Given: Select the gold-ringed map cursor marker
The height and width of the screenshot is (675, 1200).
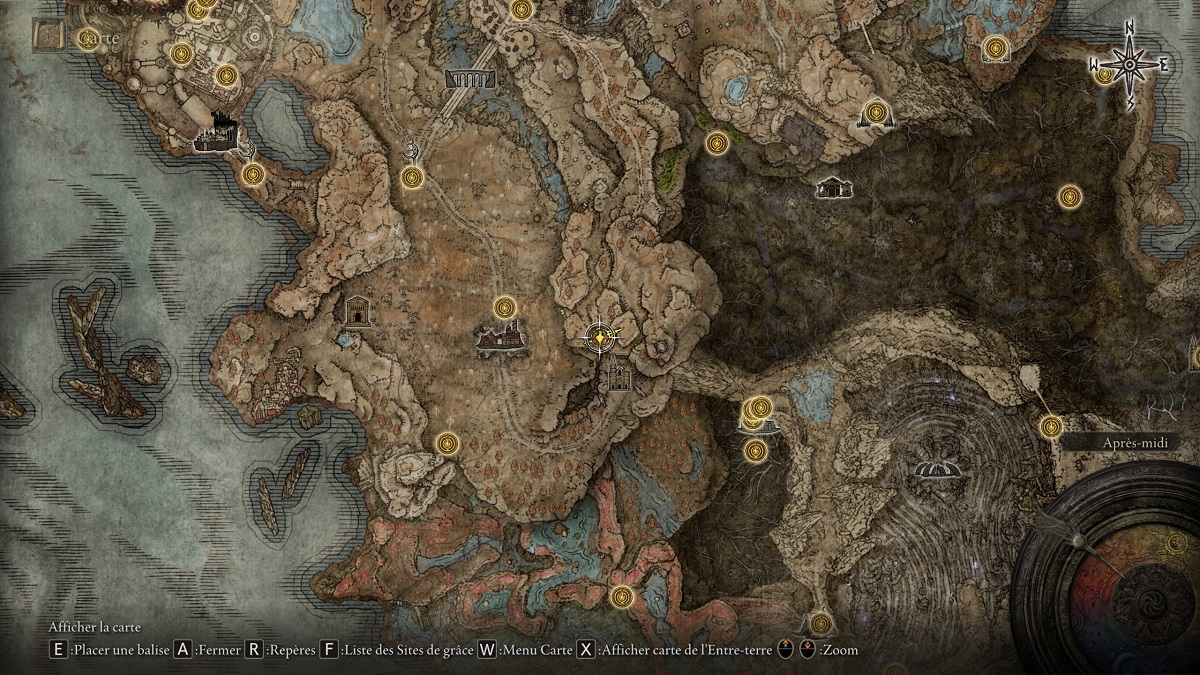Looking at the screenshot, I should point(599,338).
